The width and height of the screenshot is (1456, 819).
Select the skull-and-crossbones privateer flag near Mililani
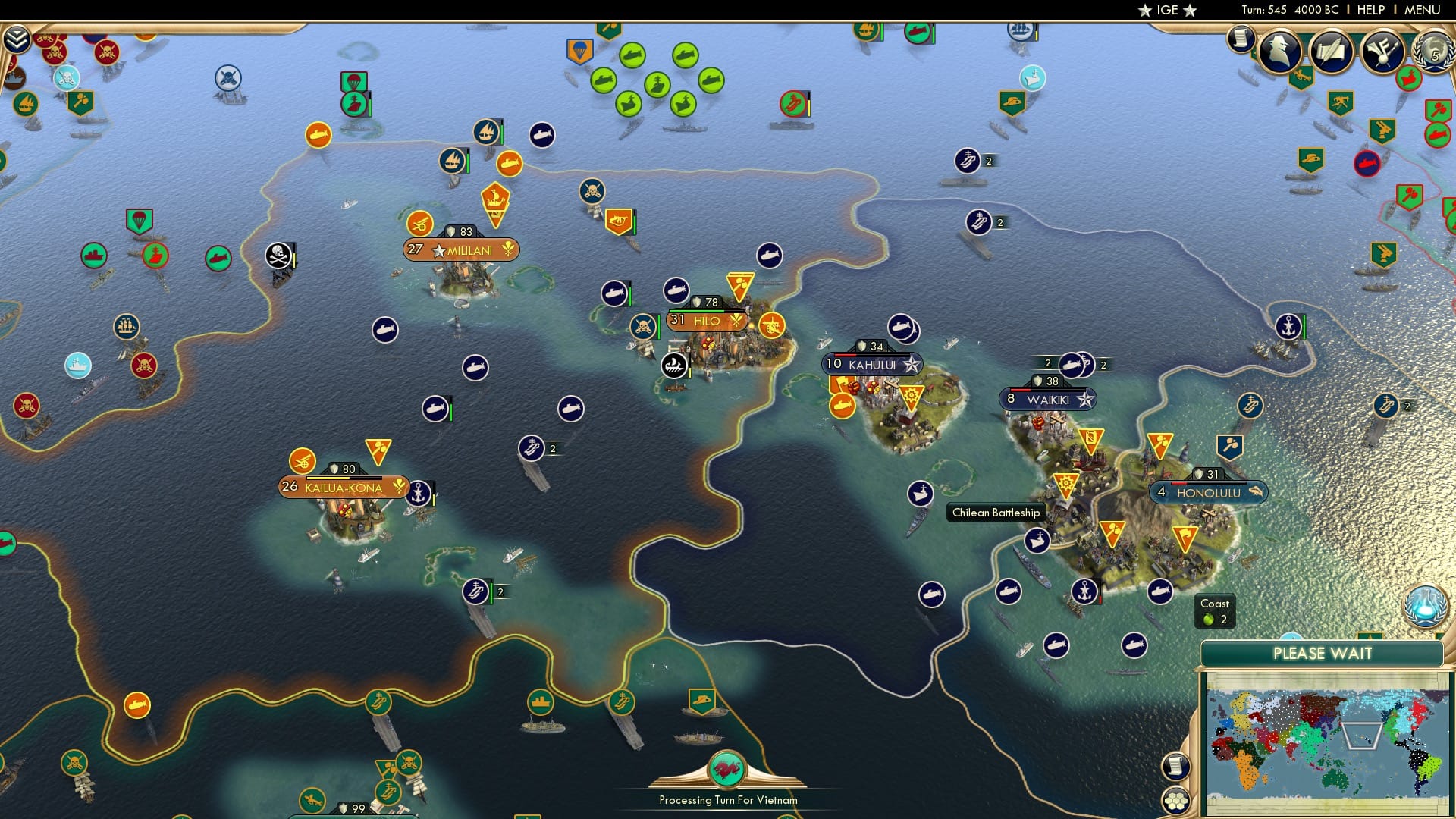click(x=277, y=254)
